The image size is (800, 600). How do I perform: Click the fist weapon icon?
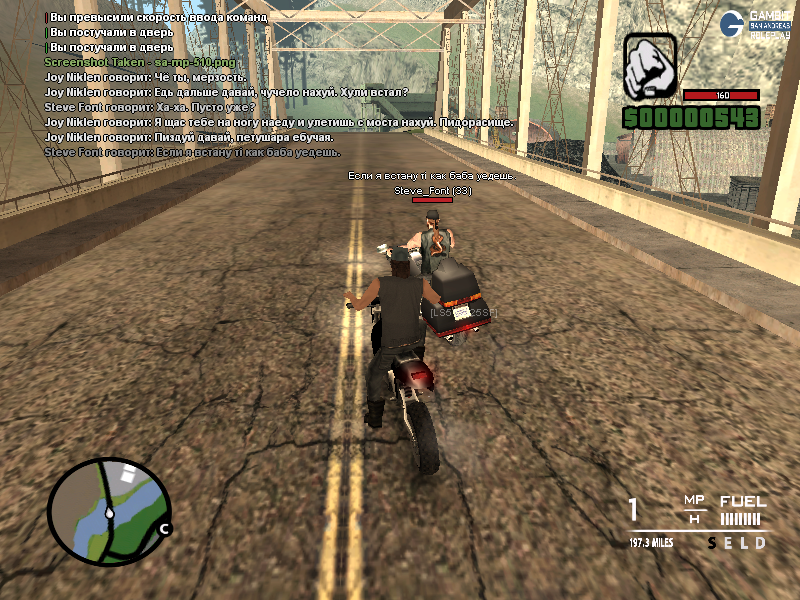point(650,67)
